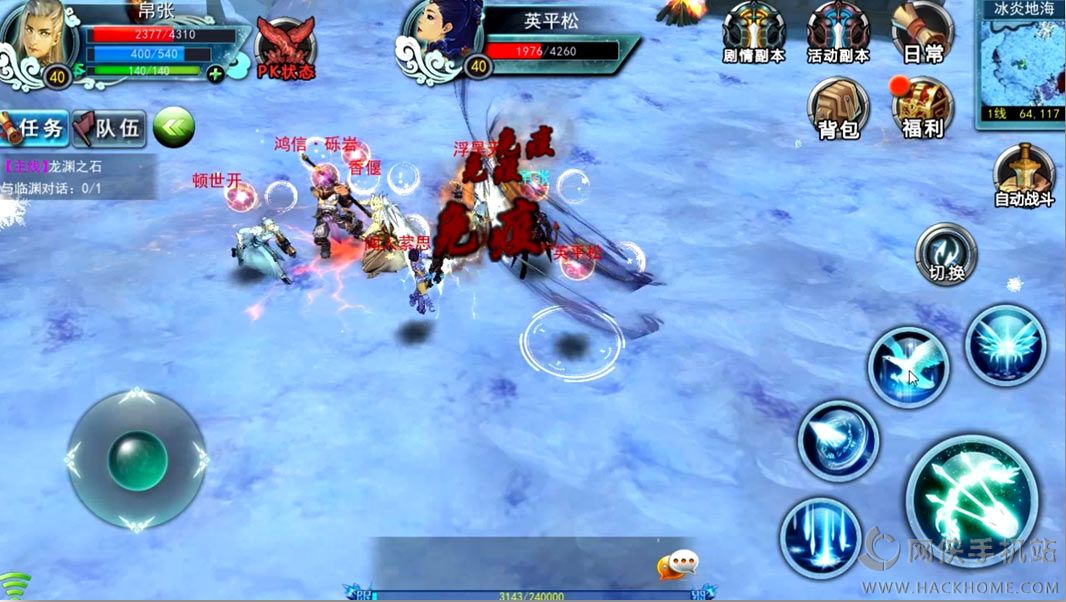Open the 福利 rewards chest

pos(922,108)
